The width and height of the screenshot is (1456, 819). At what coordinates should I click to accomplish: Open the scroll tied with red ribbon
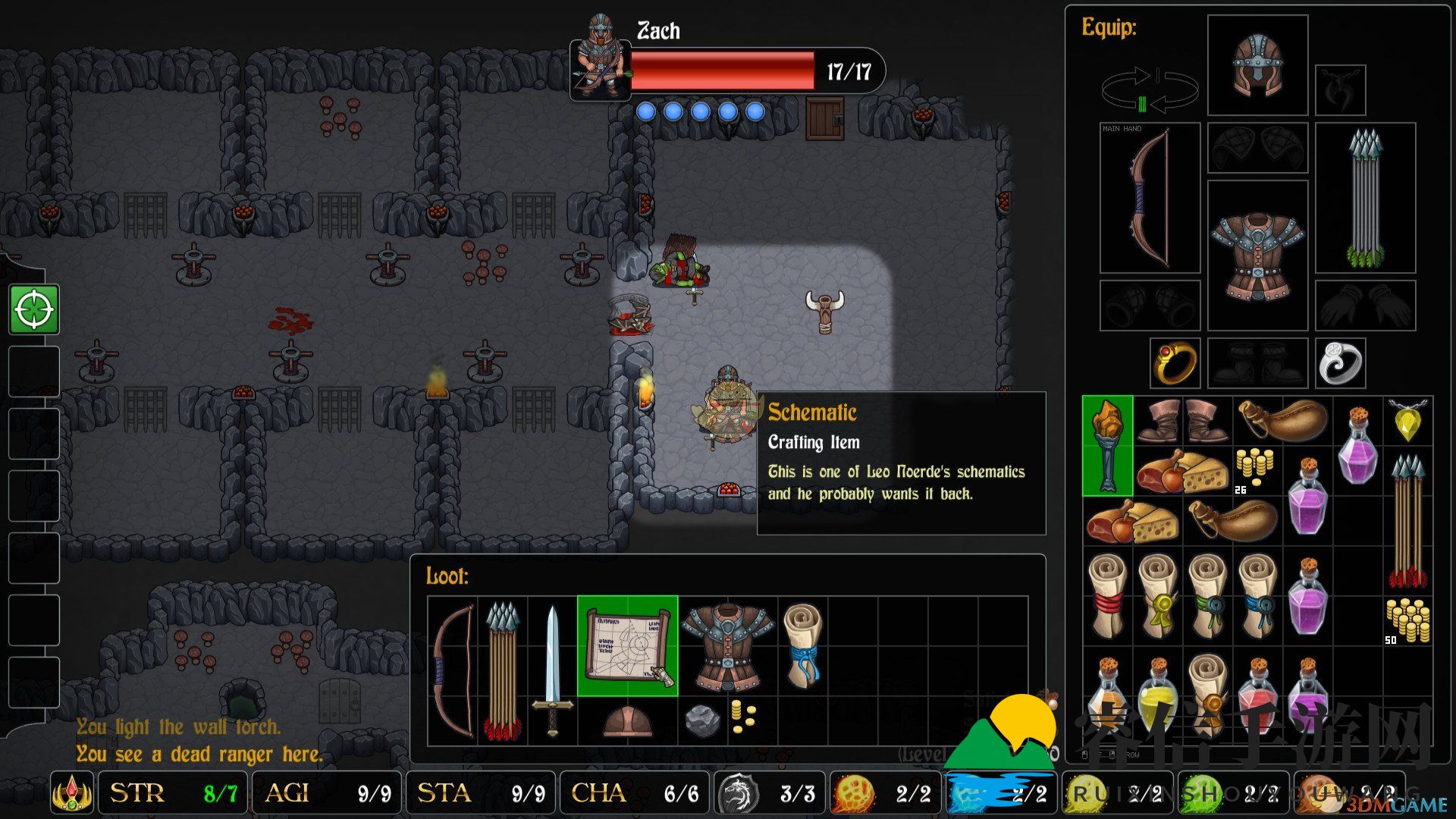click(x=1107, y=595)
